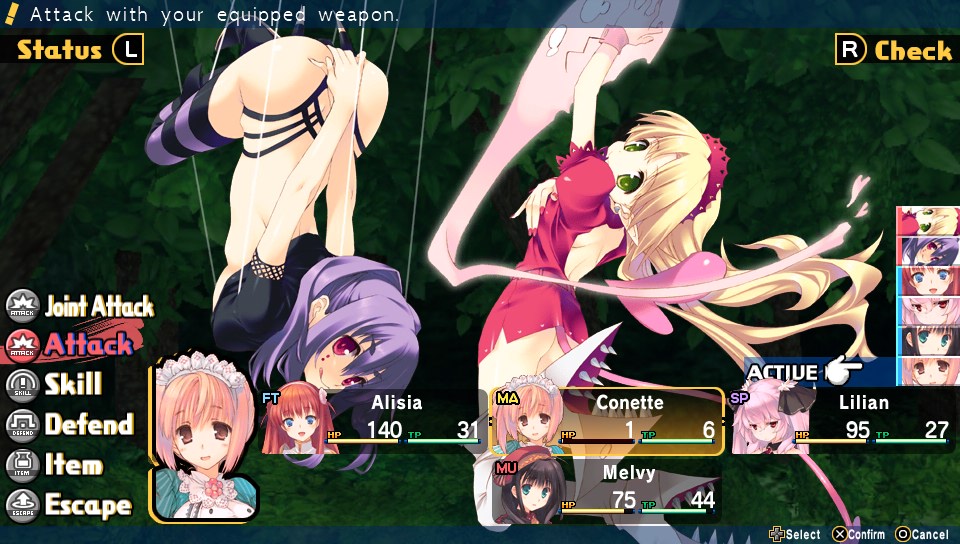
Task: Open the Status screen
Action: 80,49
